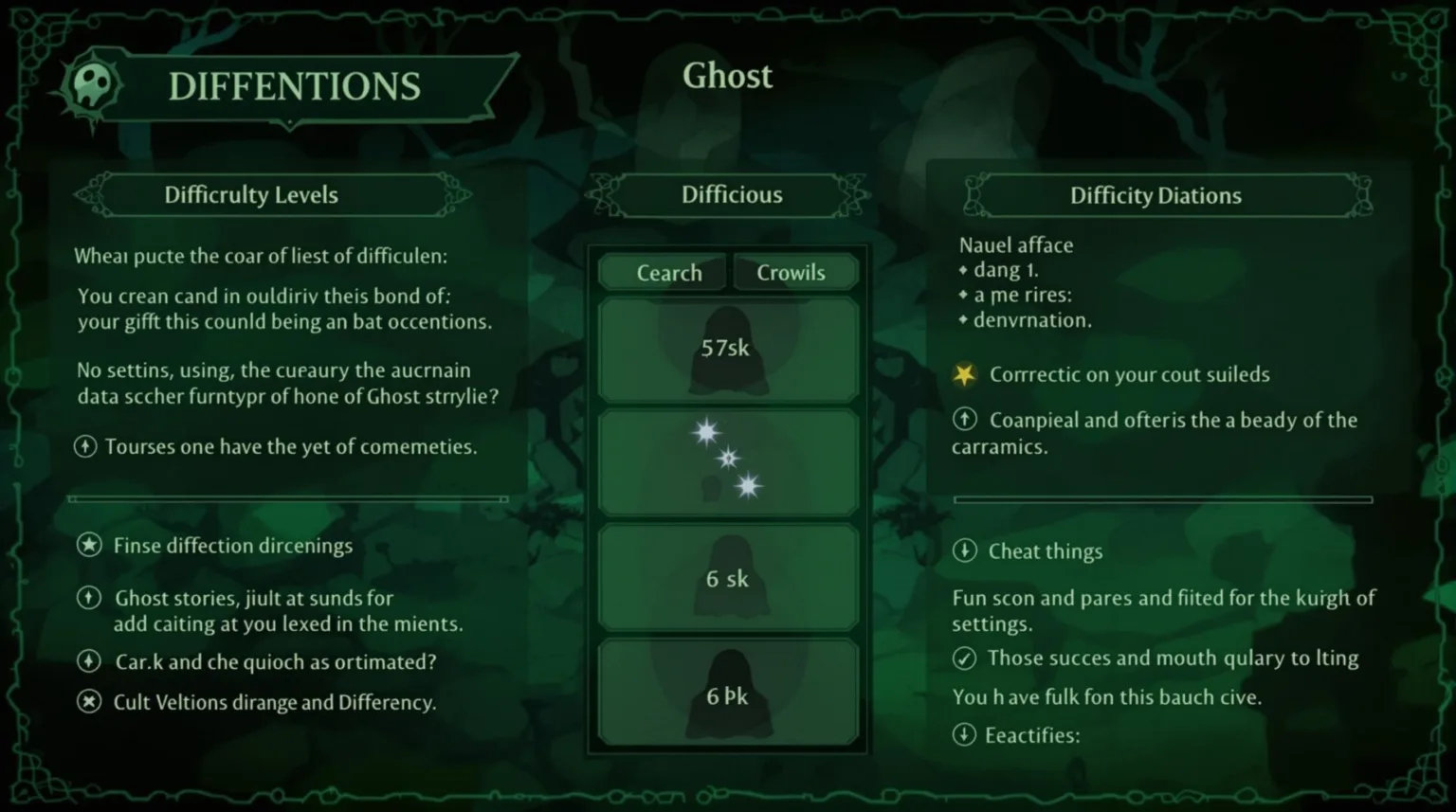Click the up-arrow icon before 'Coanpieal and ofteris'

[x=966, y=420]
